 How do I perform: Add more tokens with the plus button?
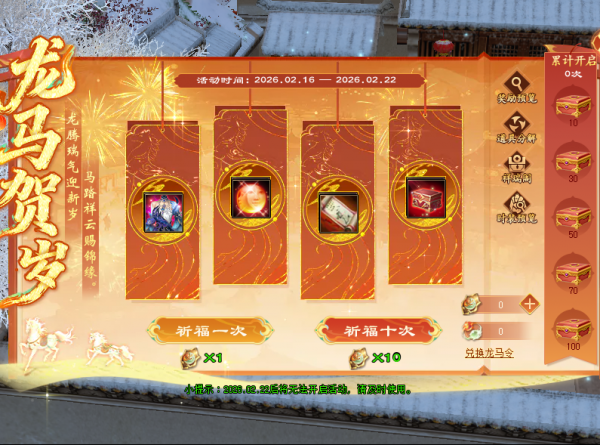pos(529,303)
